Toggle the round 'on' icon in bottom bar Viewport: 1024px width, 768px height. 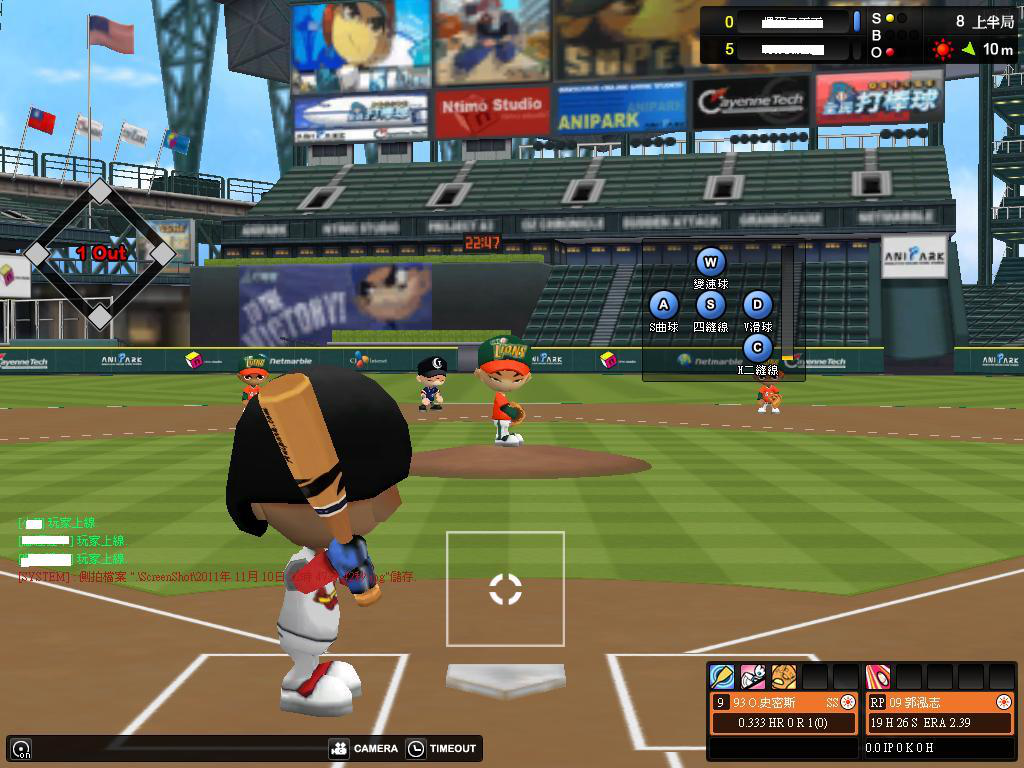coord(21,748)
